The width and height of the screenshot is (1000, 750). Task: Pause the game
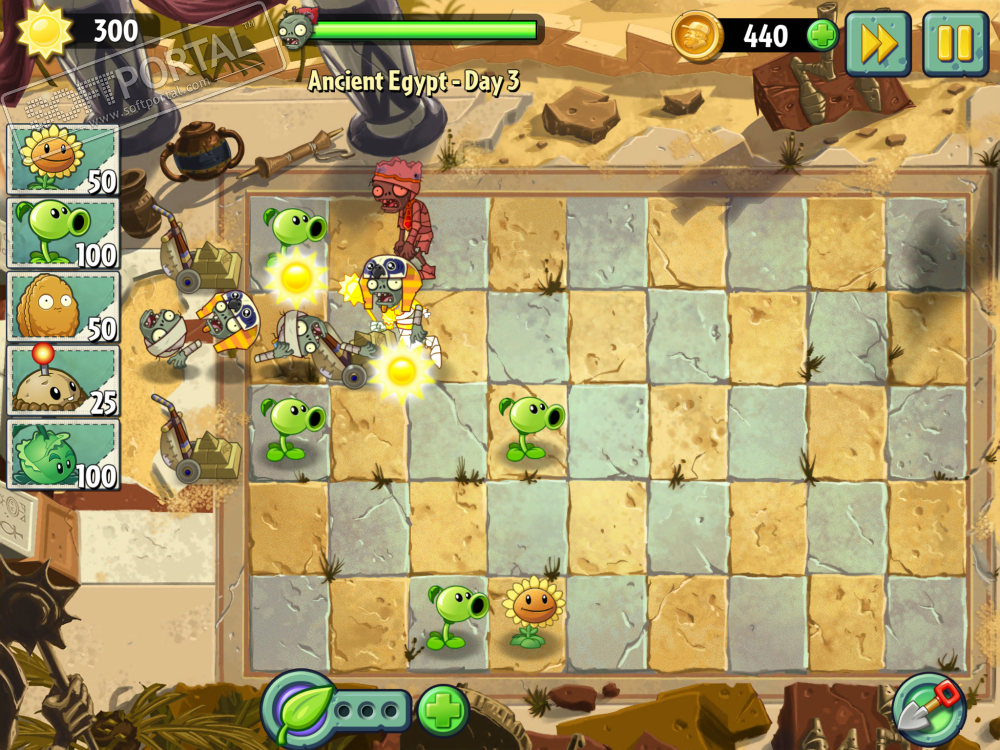(x=954, y=43)
